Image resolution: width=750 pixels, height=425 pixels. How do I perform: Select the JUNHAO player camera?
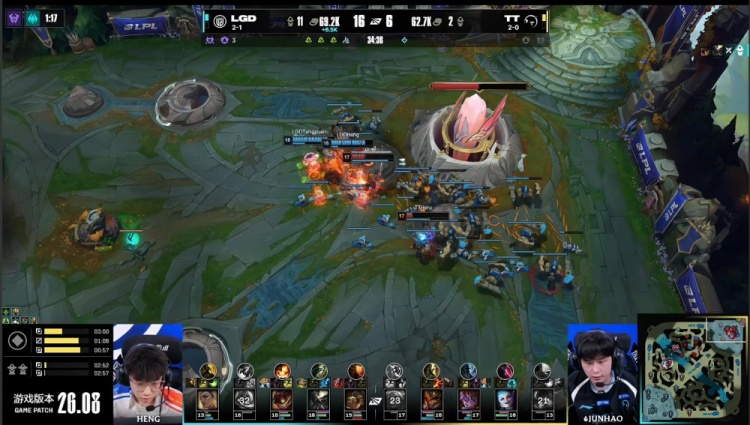click(x=602, y=372)
